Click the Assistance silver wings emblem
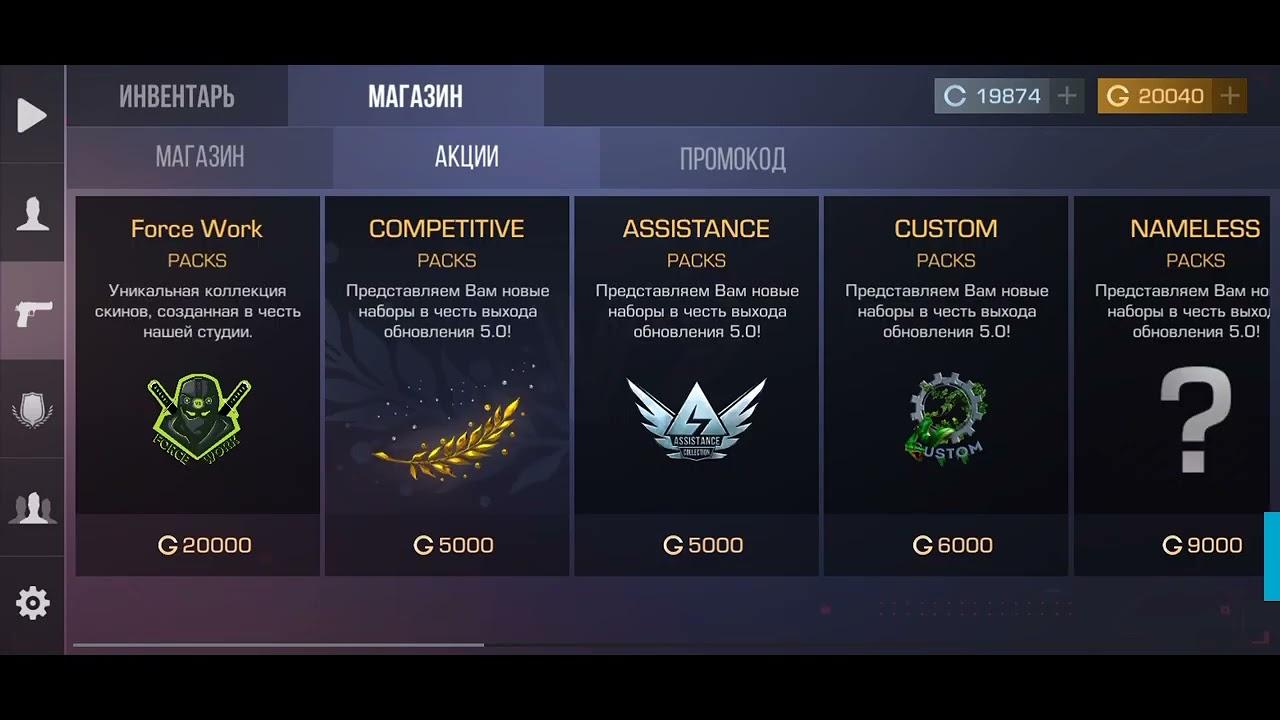1280x720 pixels. pyautogui.click(x=696, y=418)
